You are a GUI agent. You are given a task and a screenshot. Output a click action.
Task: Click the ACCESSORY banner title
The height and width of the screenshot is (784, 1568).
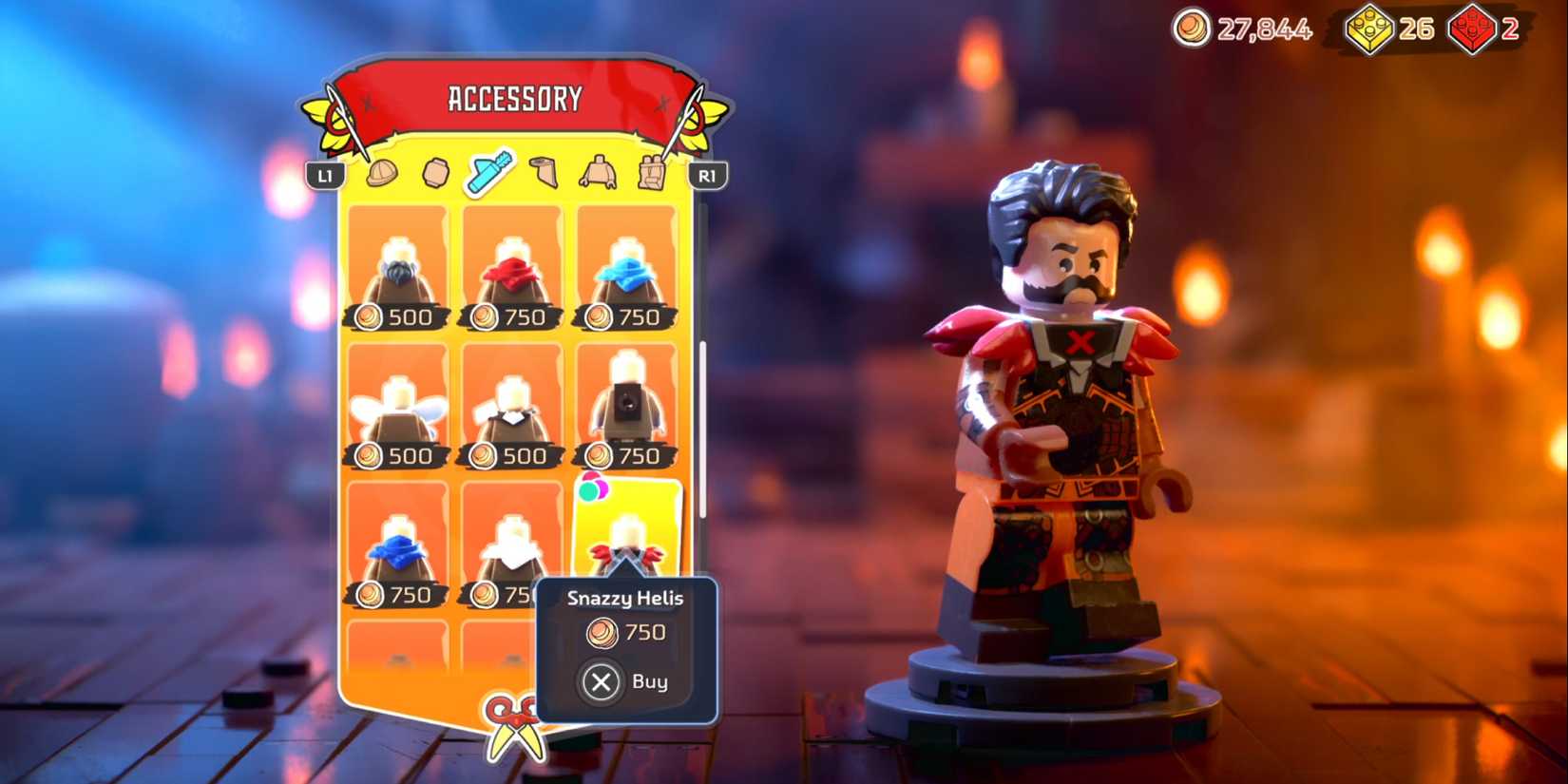514,96
